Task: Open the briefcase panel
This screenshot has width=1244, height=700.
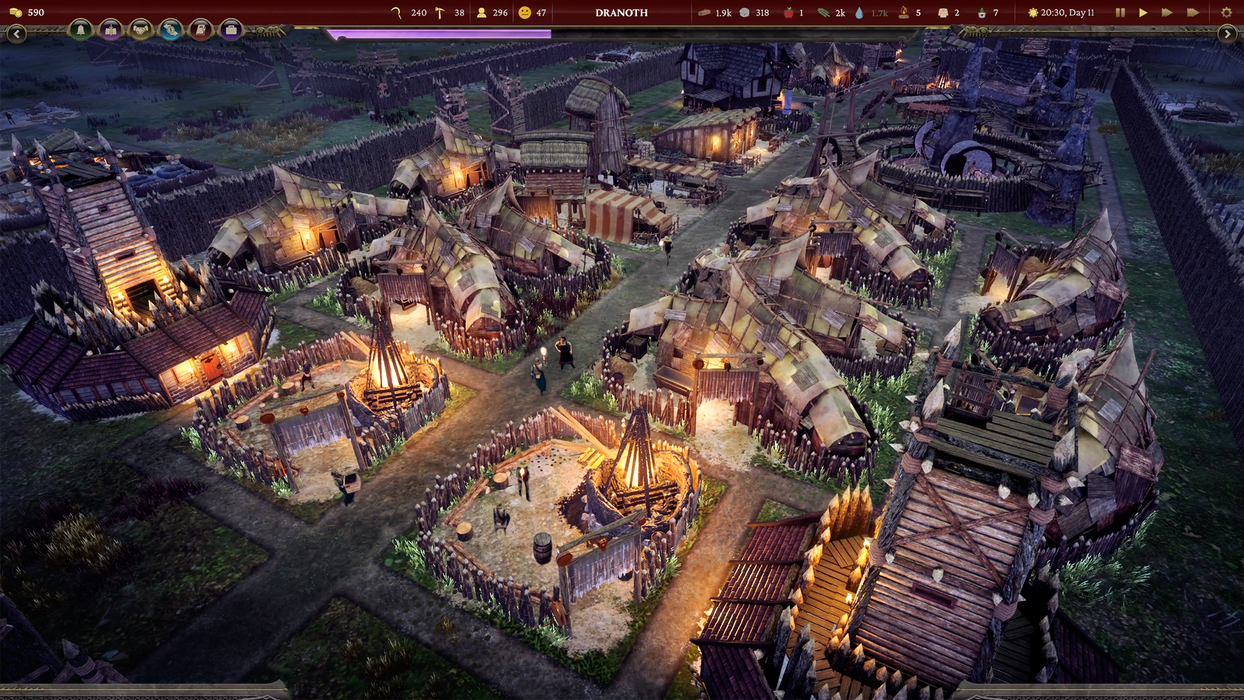Action: coord(231,30)
